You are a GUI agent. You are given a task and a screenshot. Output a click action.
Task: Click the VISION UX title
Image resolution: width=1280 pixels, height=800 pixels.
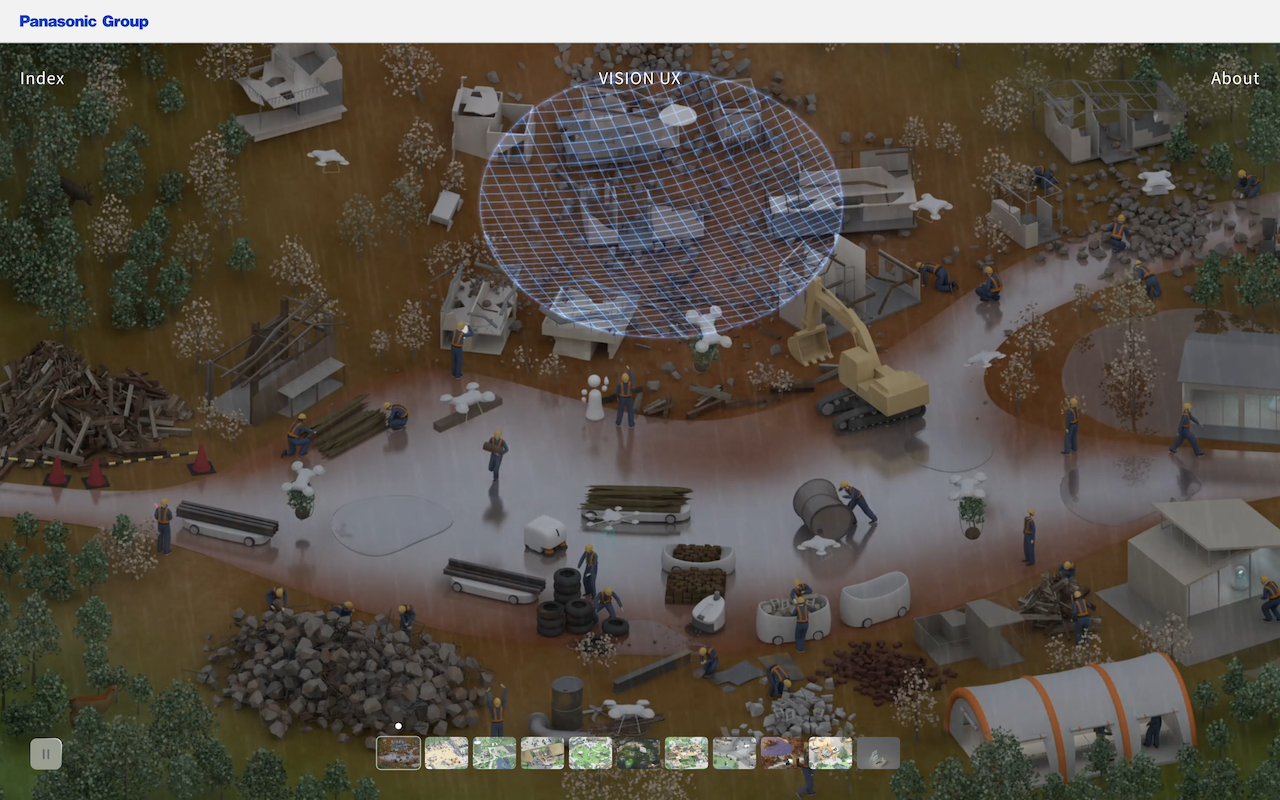(639, 78)
